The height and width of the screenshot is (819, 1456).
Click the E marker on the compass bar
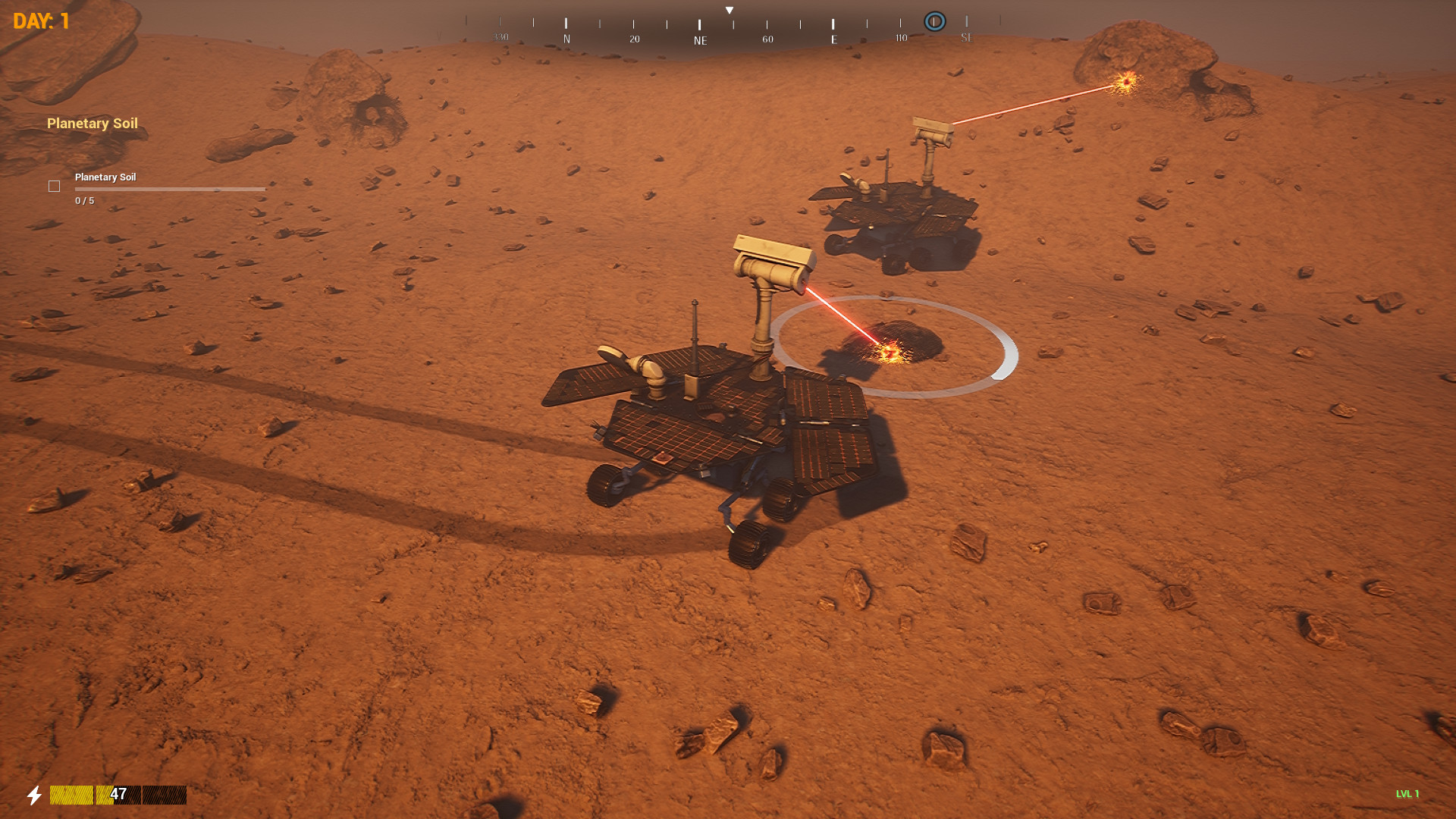(834, 36)
